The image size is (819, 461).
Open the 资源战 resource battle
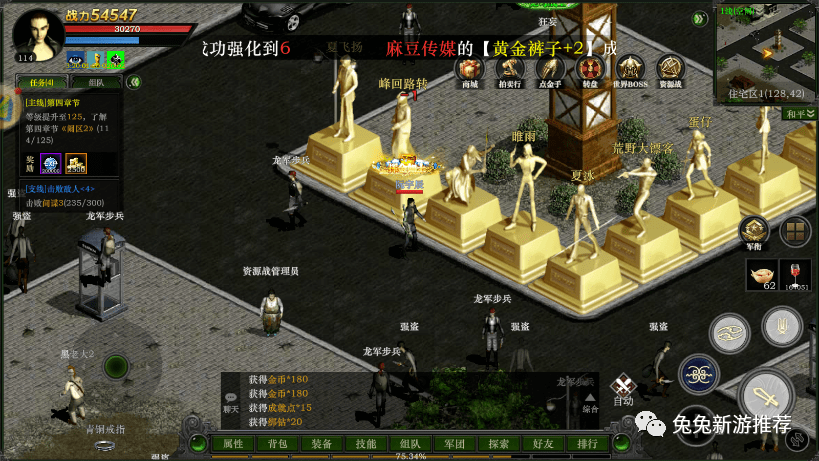(x=671, y=69)
